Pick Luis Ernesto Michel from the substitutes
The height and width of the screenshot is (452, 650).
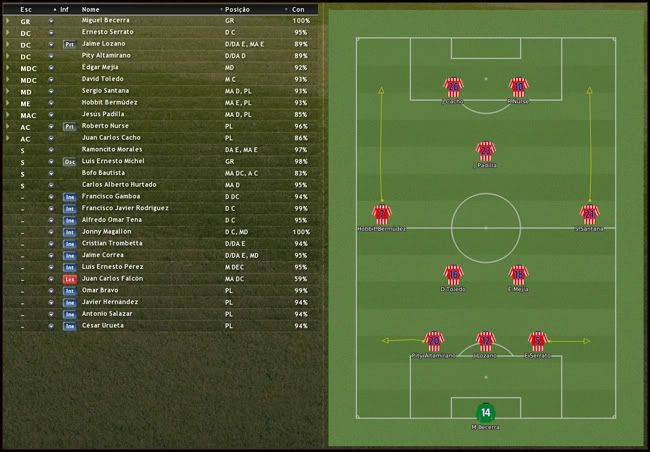(x=113, y=161)
